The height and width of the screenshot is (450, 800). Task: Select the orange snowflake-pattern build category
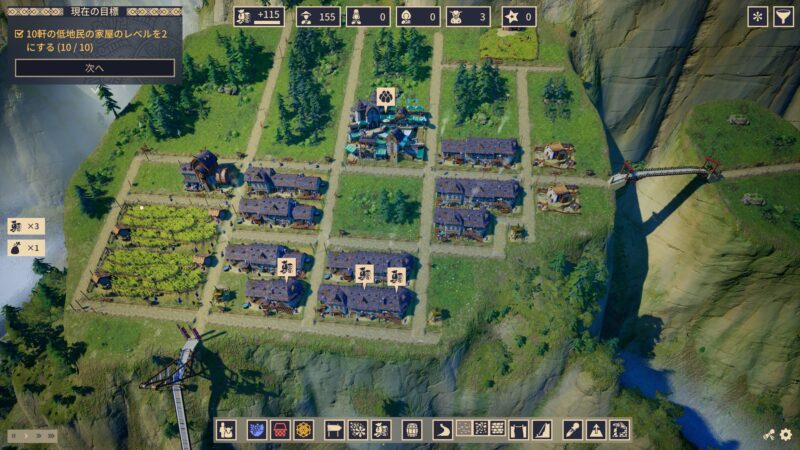point(303,430)
